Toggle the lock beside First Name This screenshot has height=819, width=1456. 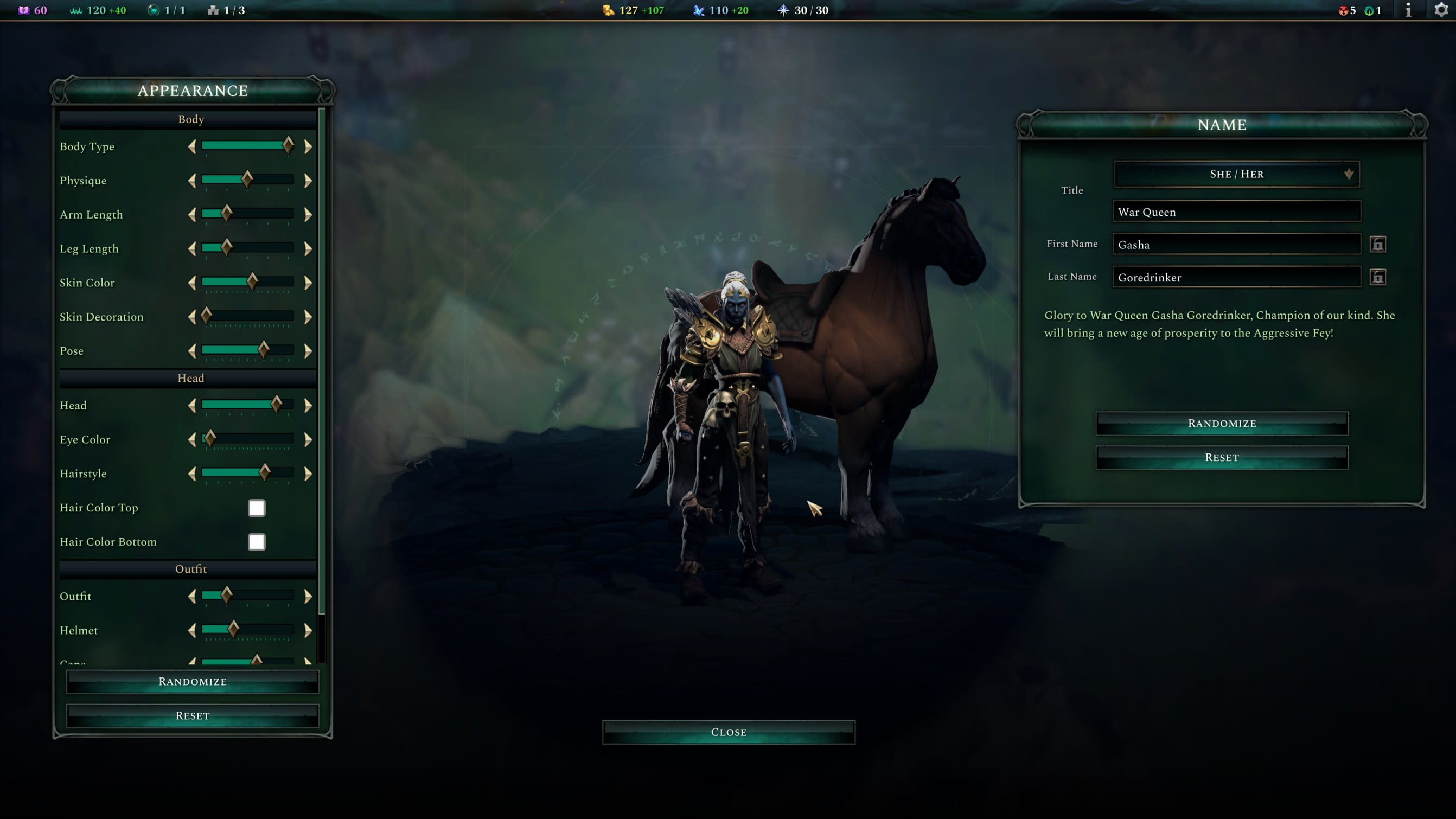[1377, 245]
